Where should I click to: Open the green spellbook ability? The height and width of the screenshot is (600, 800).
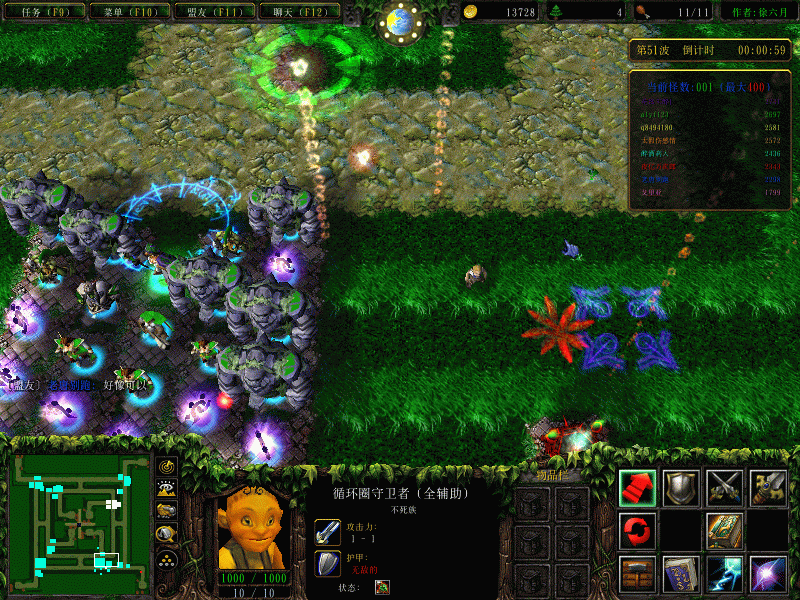coord(725,529)
